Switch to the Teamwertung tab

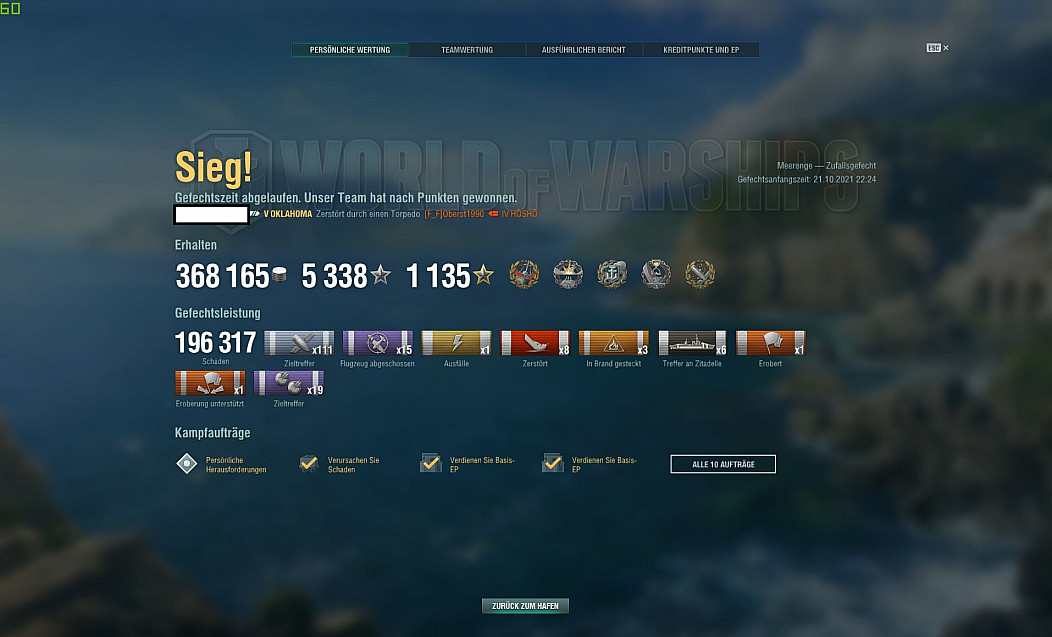click(x=467, y=50)
